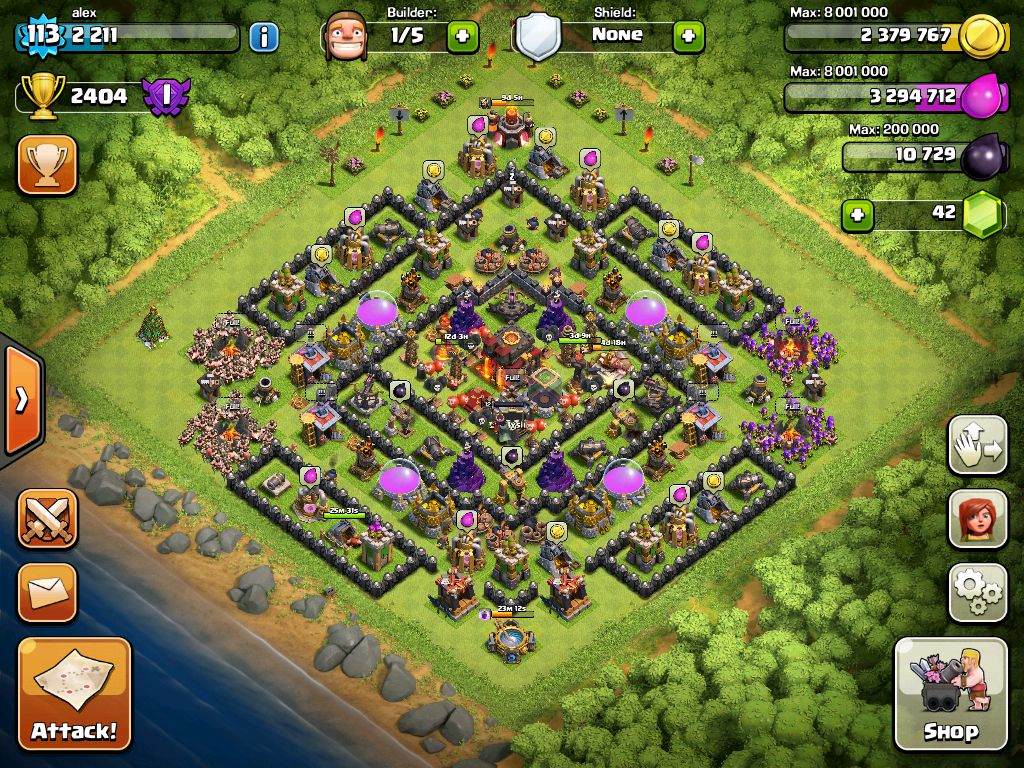
Task: Open the red-haired villager button
Action: (977, 518)
